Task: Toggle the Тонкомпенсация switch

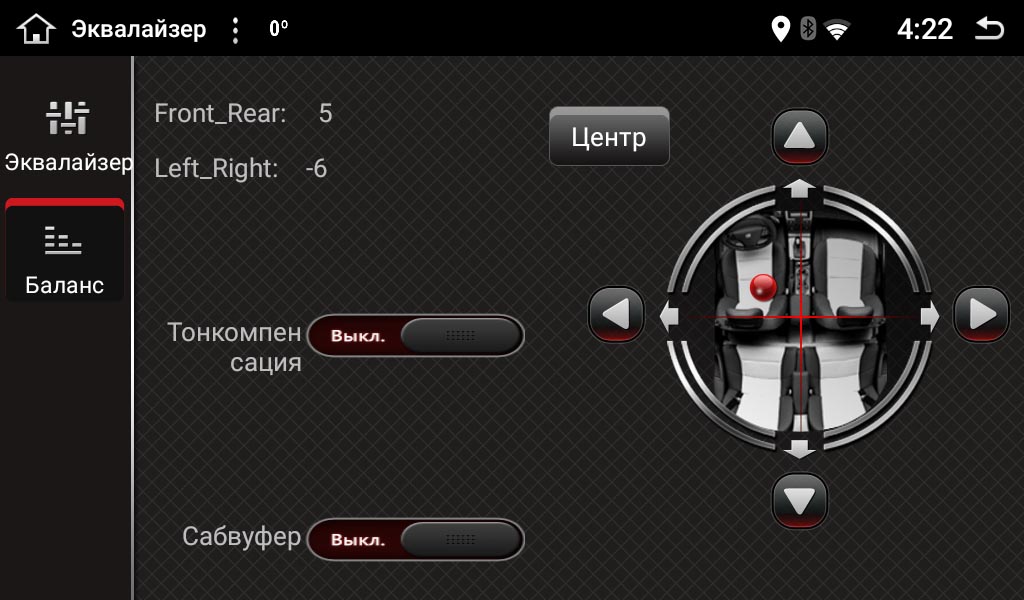Action: [x=415, y=336]
